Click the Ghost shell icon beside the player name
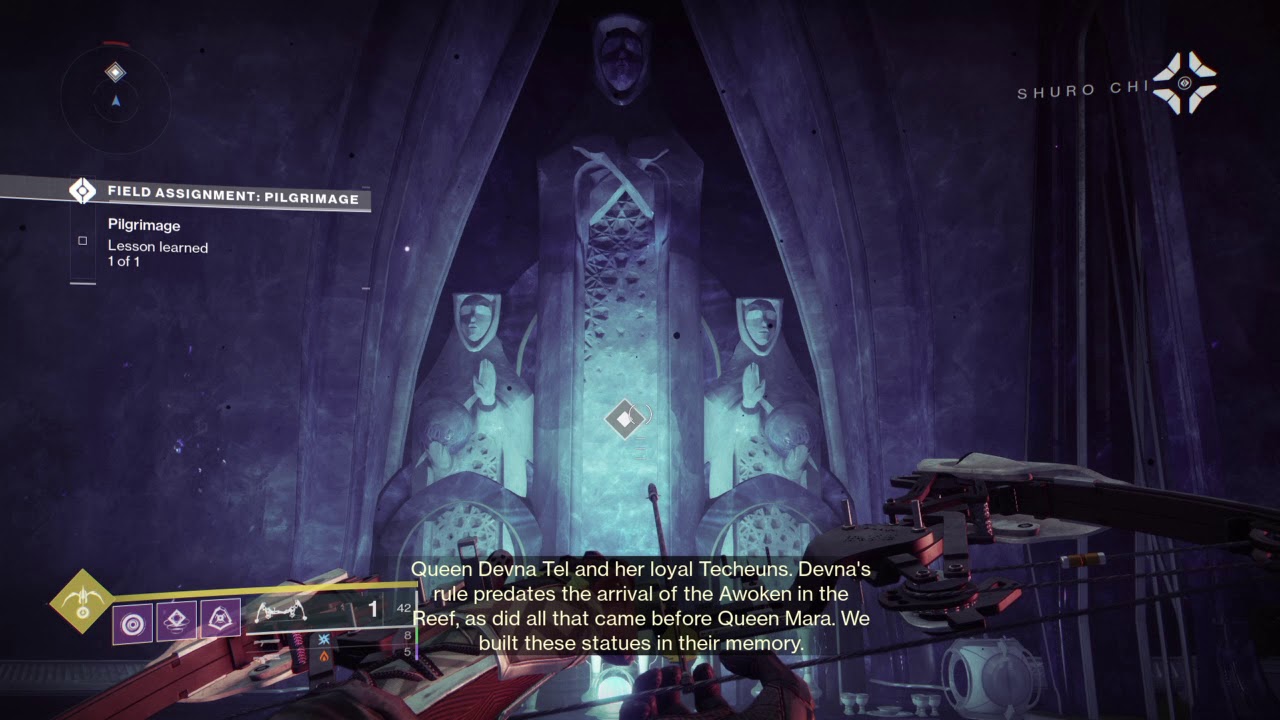Screen dimensions: 1280x720 1184,83
